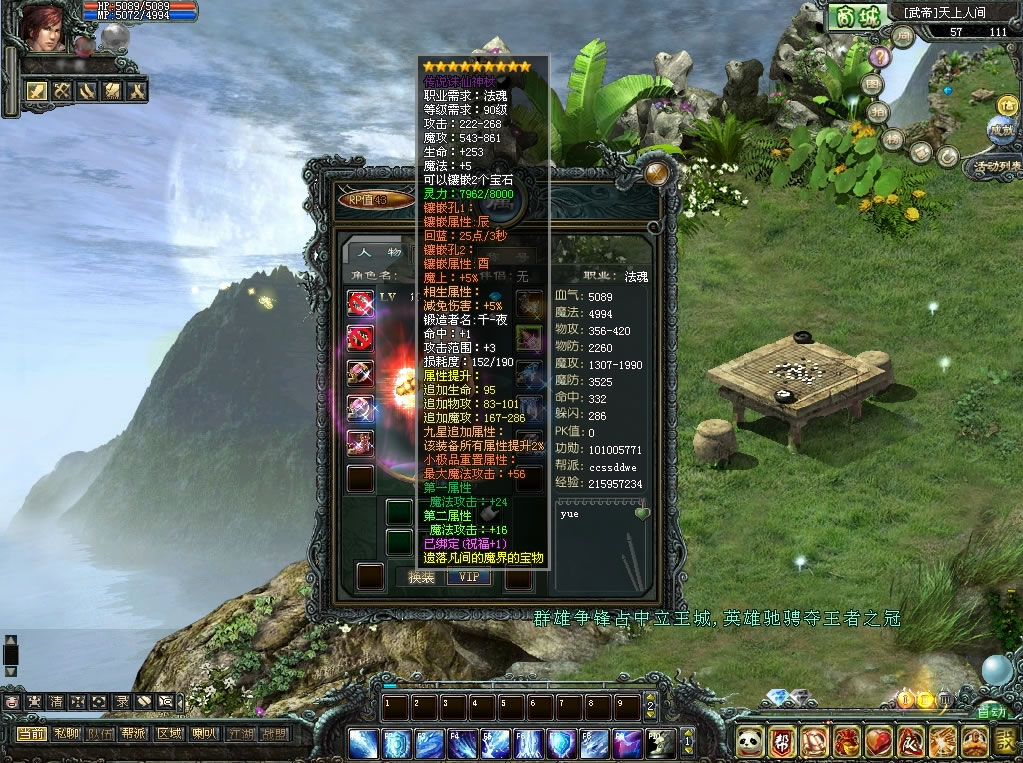This screenshot has width=1023, height=763.
Task: Click the 清 clear-chat button
Action: (x=55, y=702)
